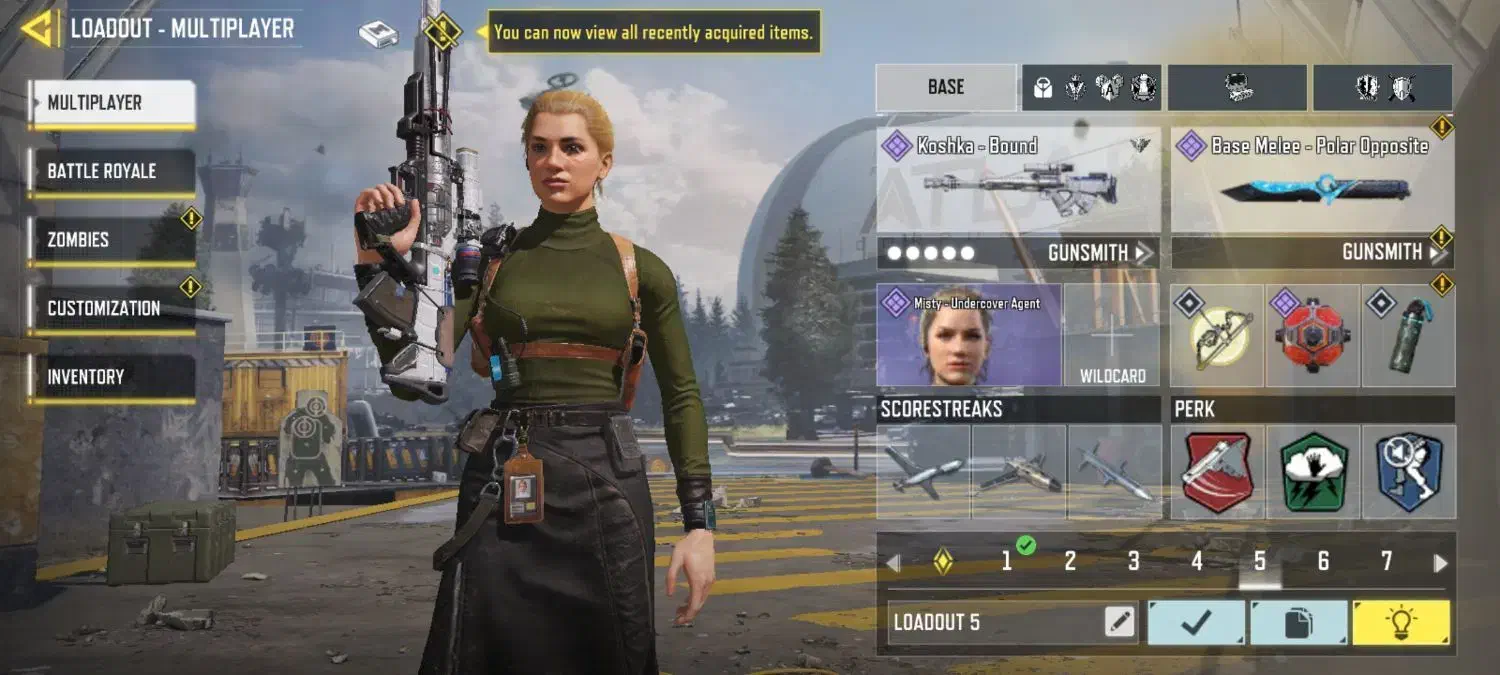Screen dimensions: 1500x675
Task: Select the Base Melee - Polar Opposite weapon
Action: pos(1311,180)
